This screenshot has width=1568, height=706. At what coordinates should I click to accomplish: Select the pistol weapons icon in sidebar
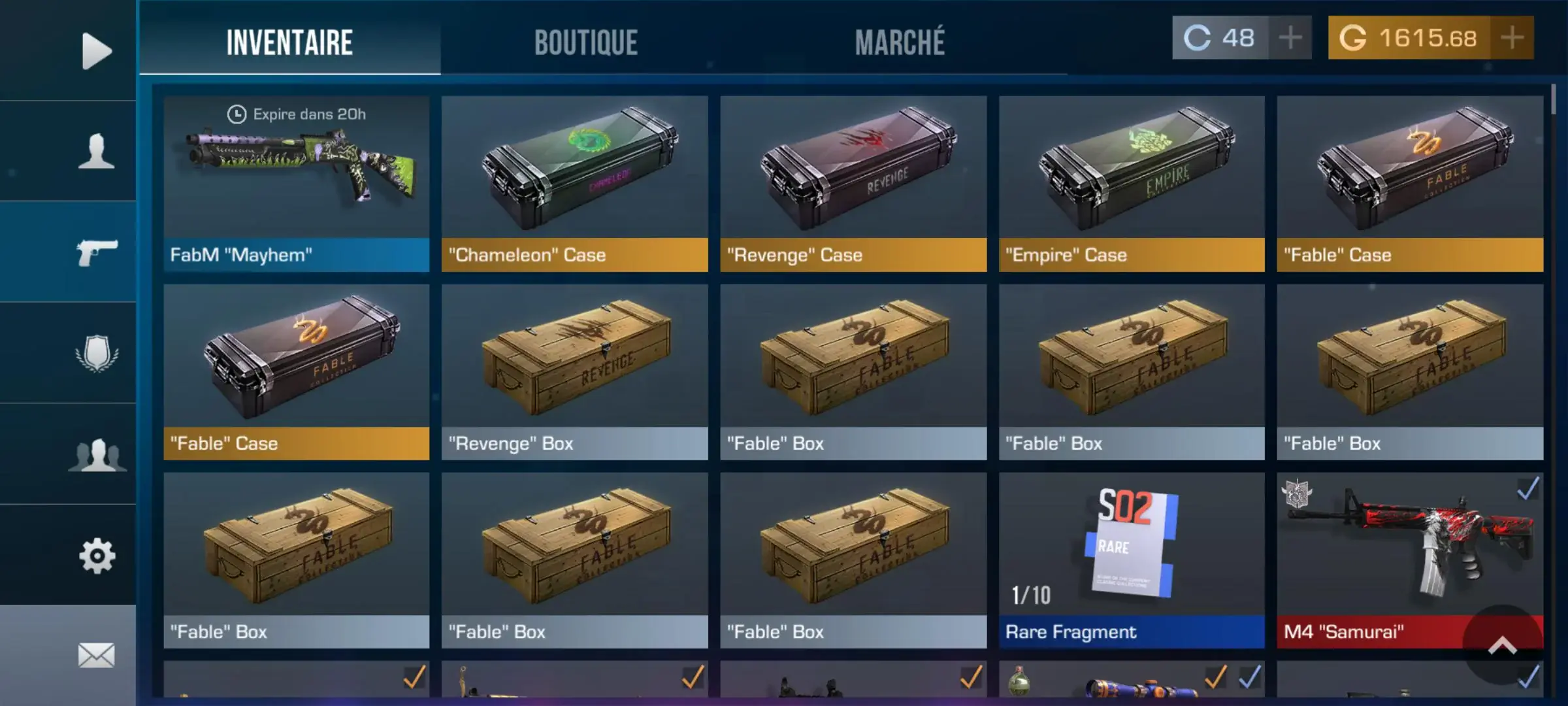point(98,252)
